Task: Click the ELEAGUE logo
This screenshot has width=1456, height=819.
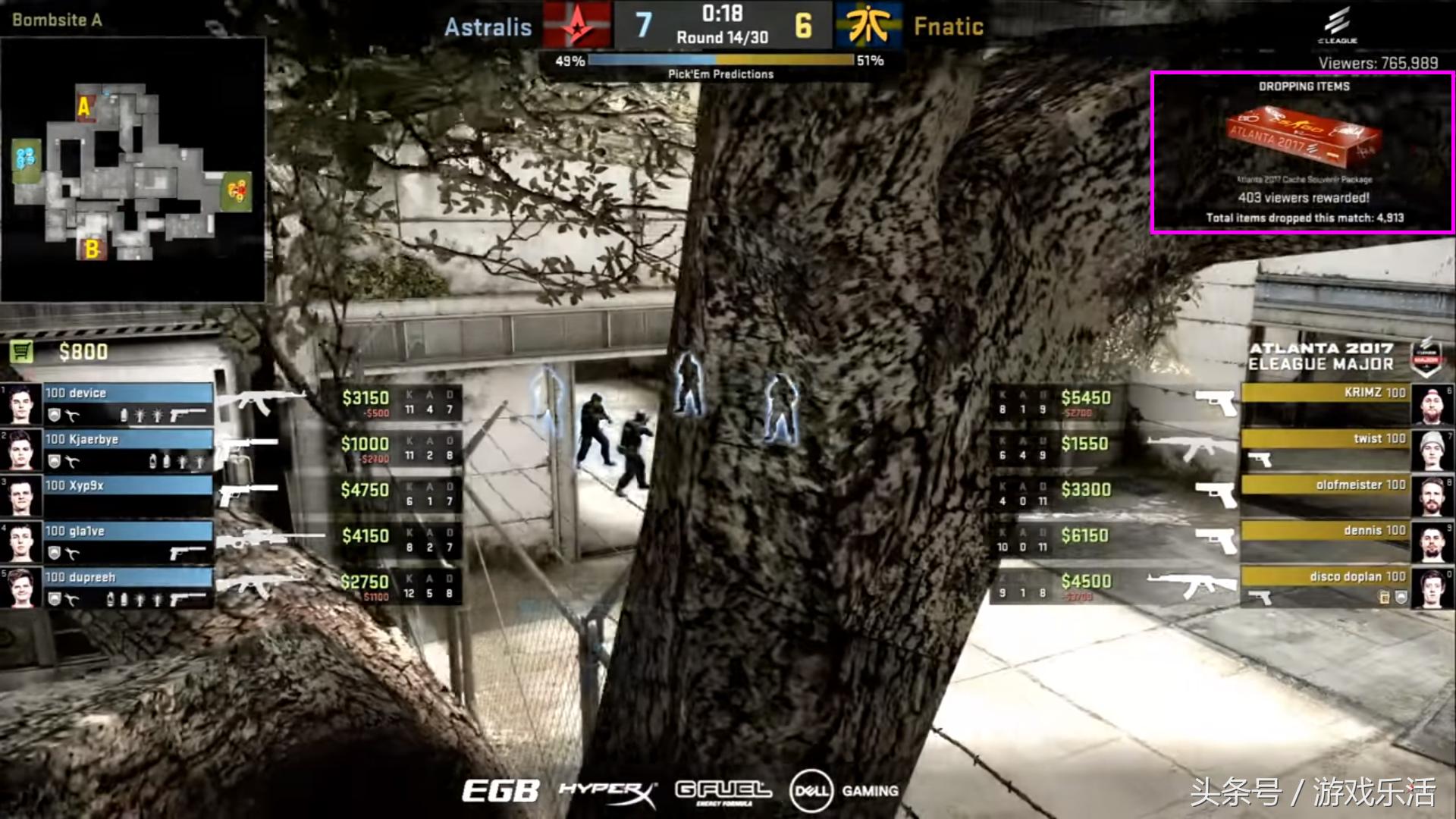Action: tap(1337, 25)
